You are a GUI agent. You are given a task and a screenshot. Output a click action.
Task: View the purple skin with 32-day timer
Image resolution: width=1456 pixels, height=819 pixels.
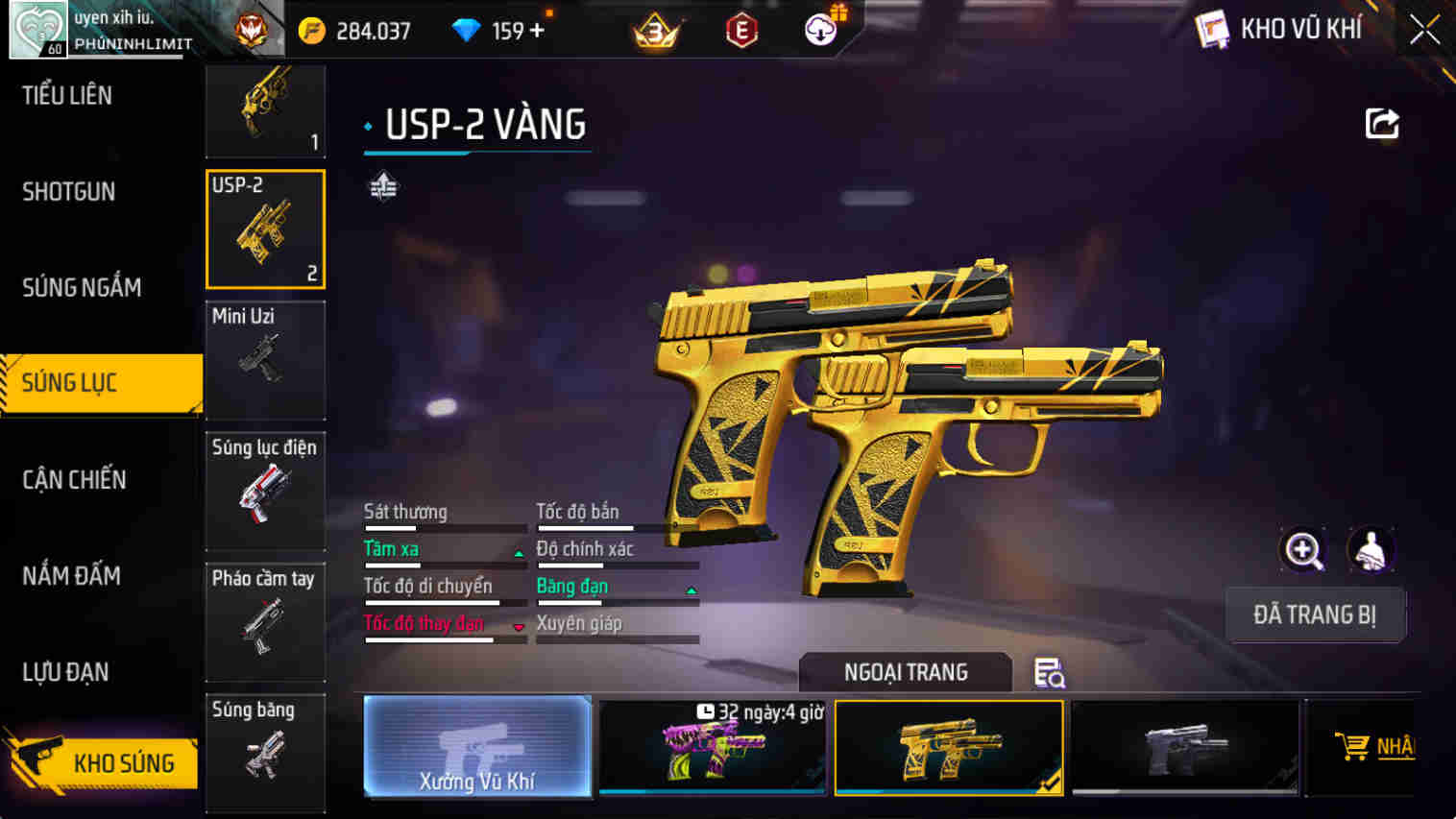(x=713, y=748)
